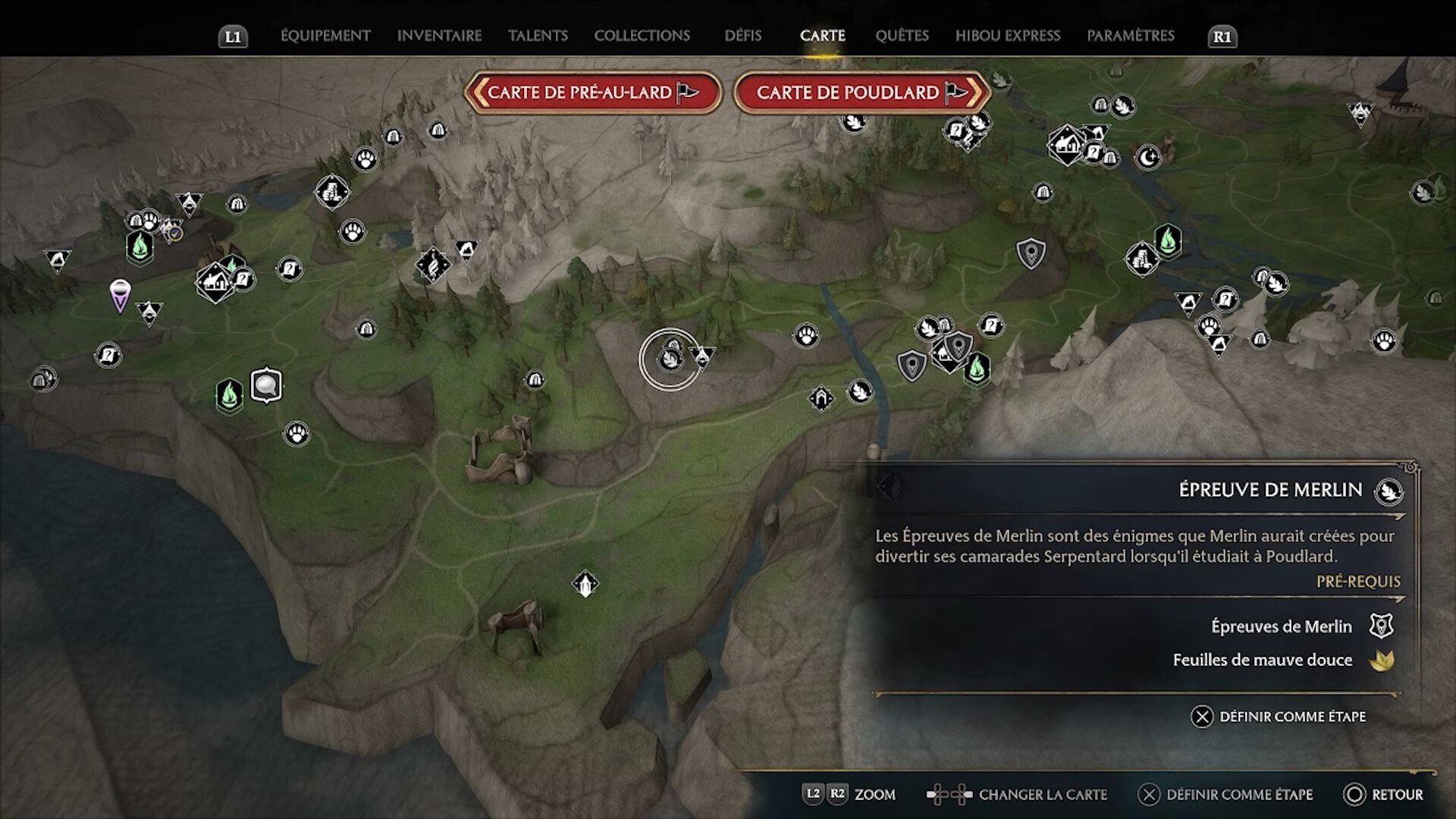Go to the Collections tab
The height and width of the screenshot is (819, 1456).
point(642,36)
